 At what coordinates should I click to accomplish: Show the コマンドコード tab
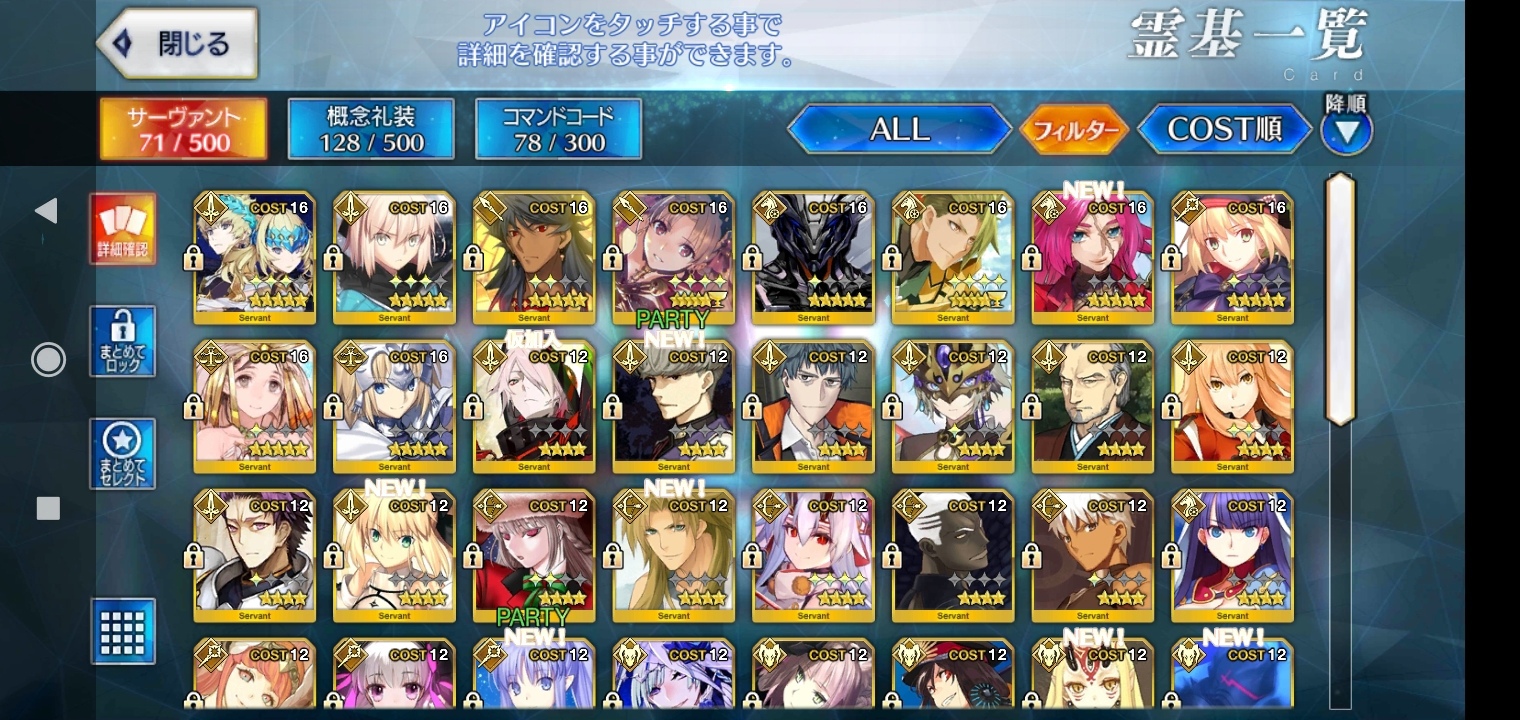pos(558,129)
